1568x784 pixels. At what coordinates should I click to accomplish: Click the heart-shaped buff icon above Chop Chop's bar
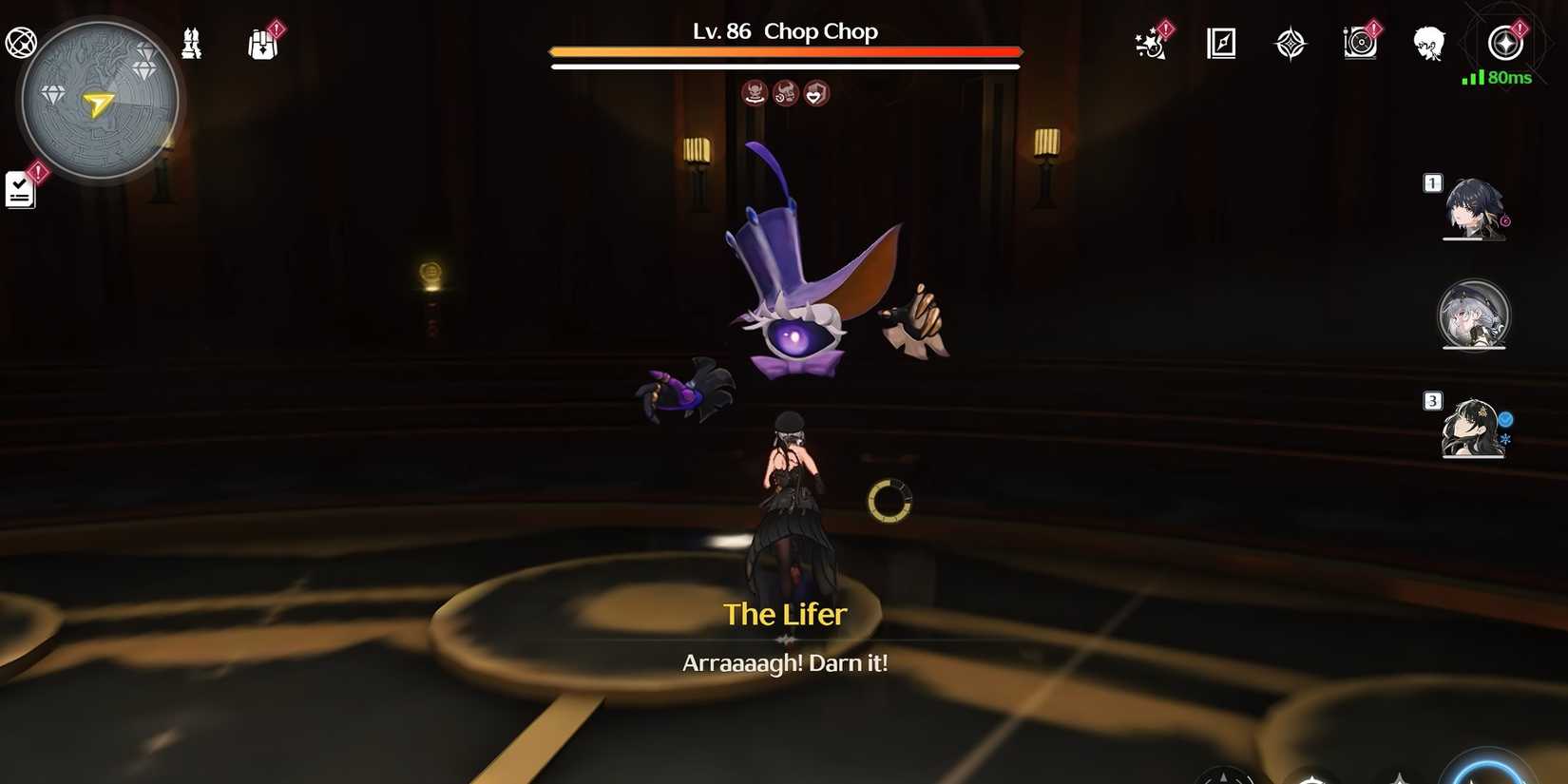coord(816,92)
